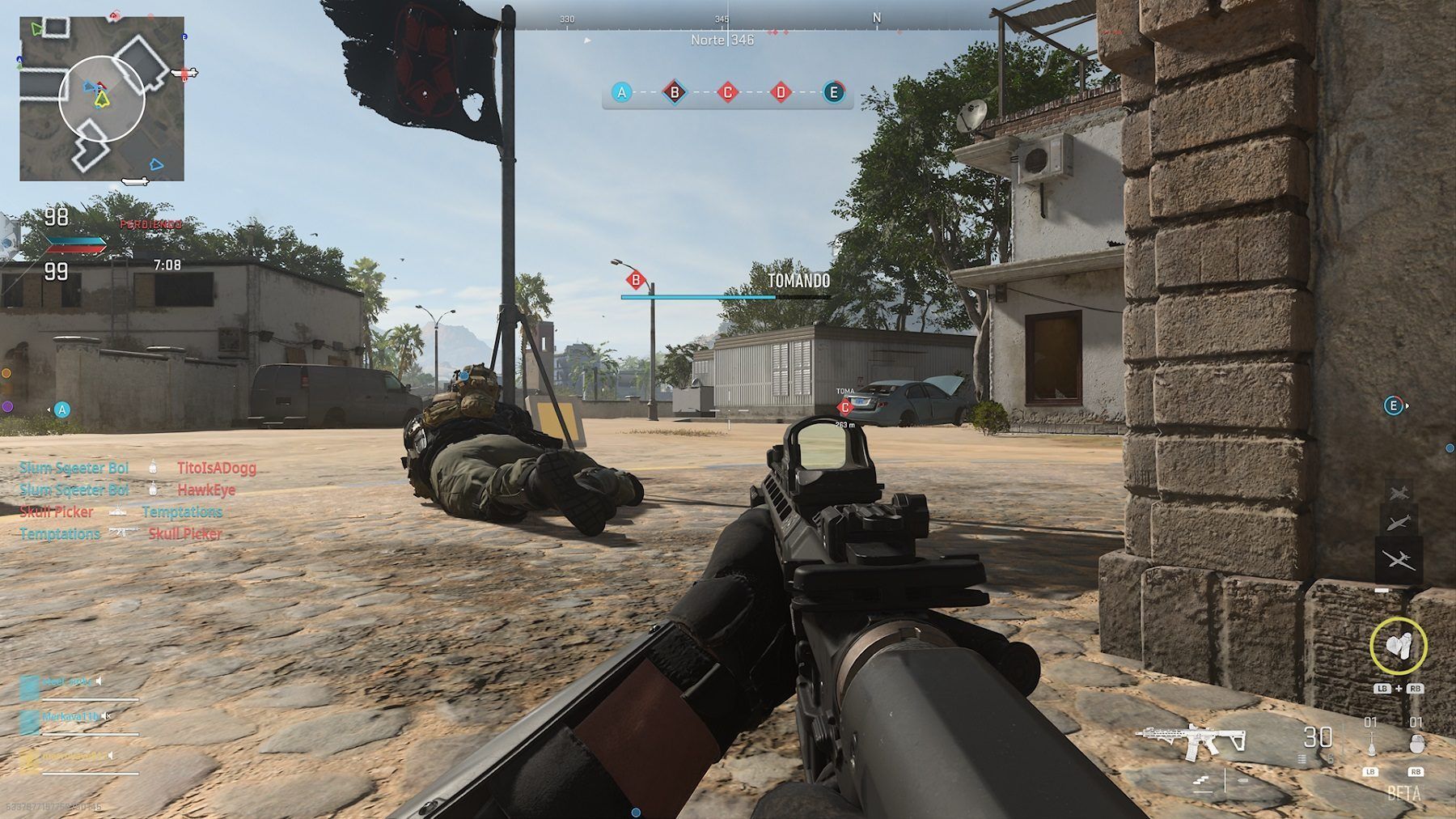Click the HawkEye kill feed entry

[x=206, y=490]
